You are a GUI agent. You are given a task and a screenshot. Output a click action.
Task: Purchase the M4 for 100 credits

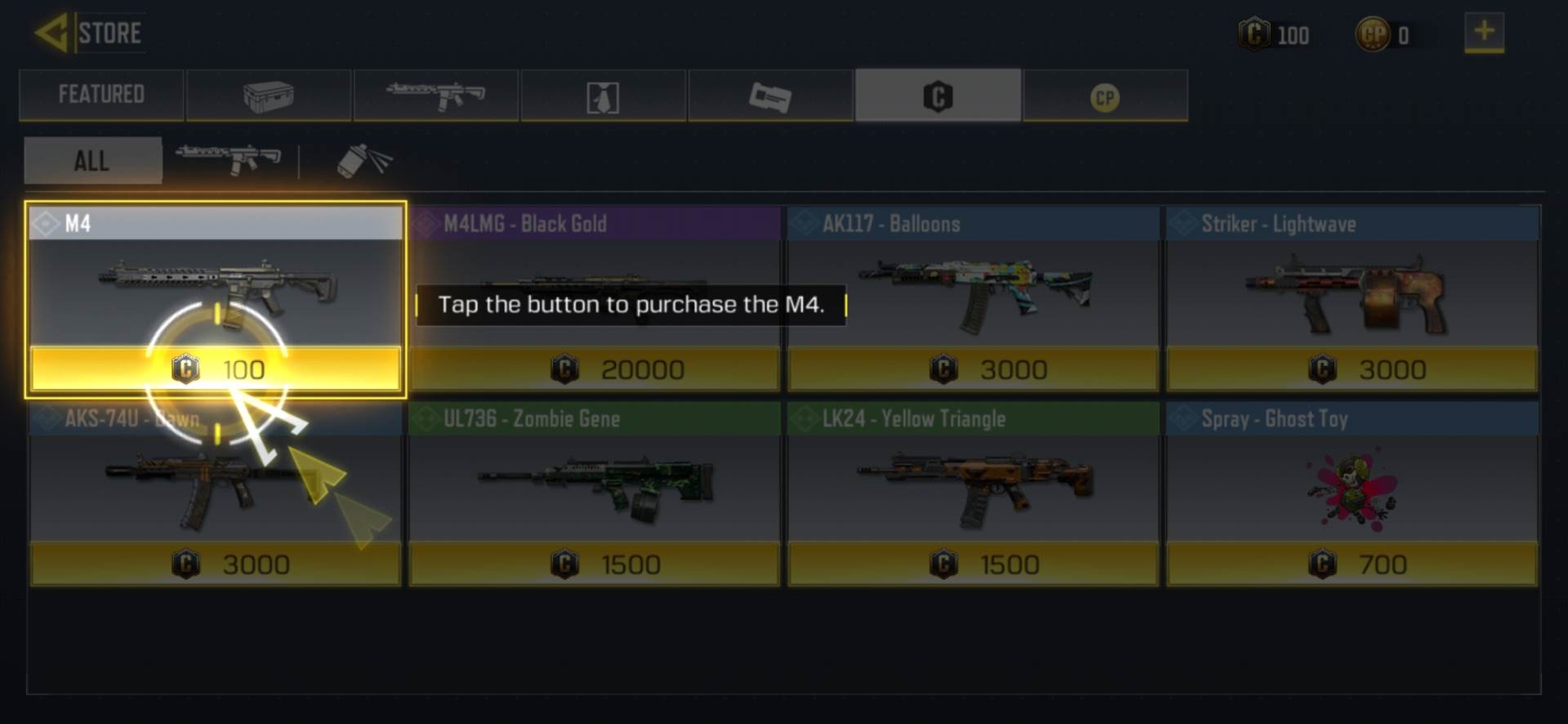pos(216,369)
